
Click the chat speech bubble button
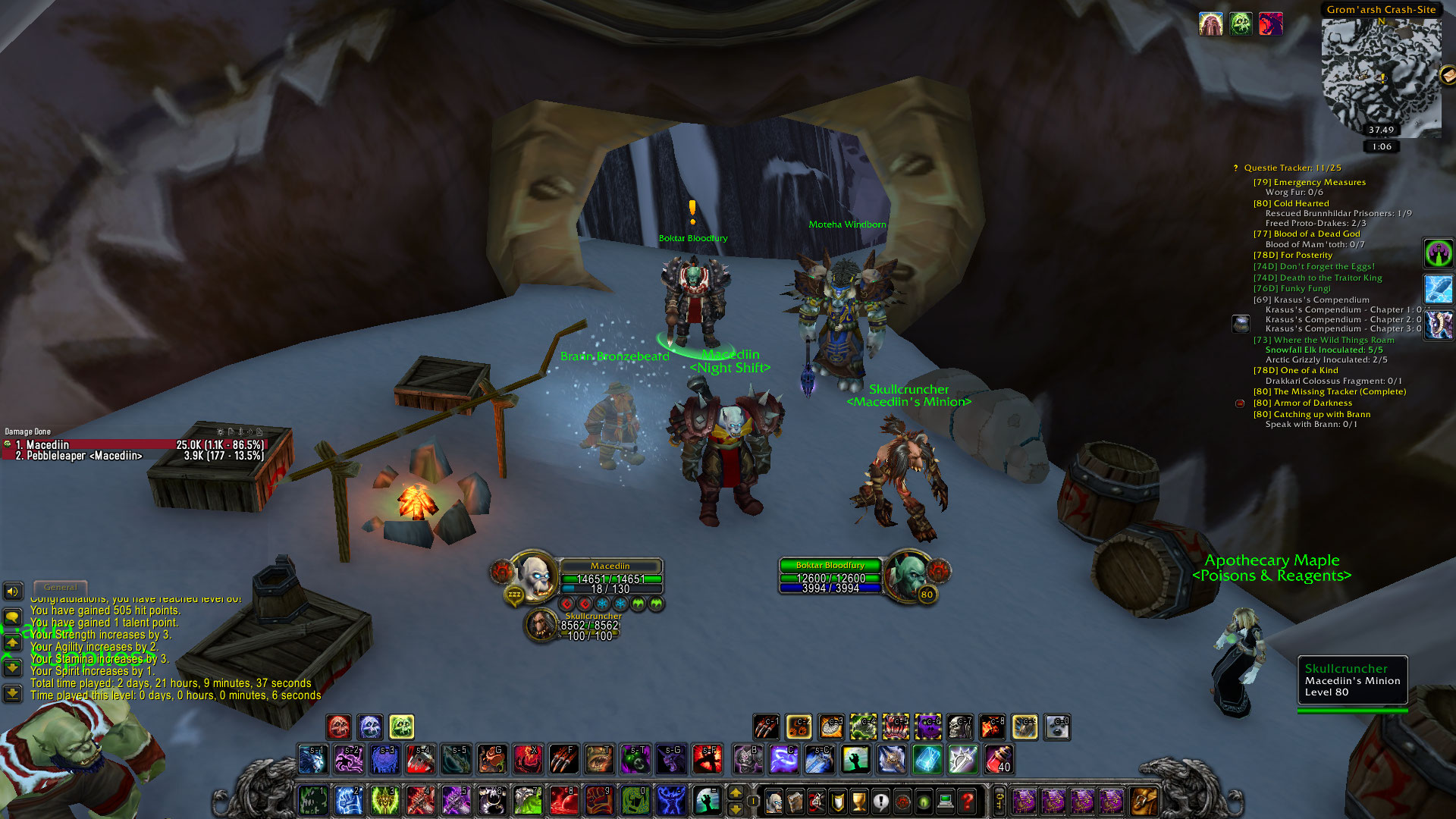(13, 618)
